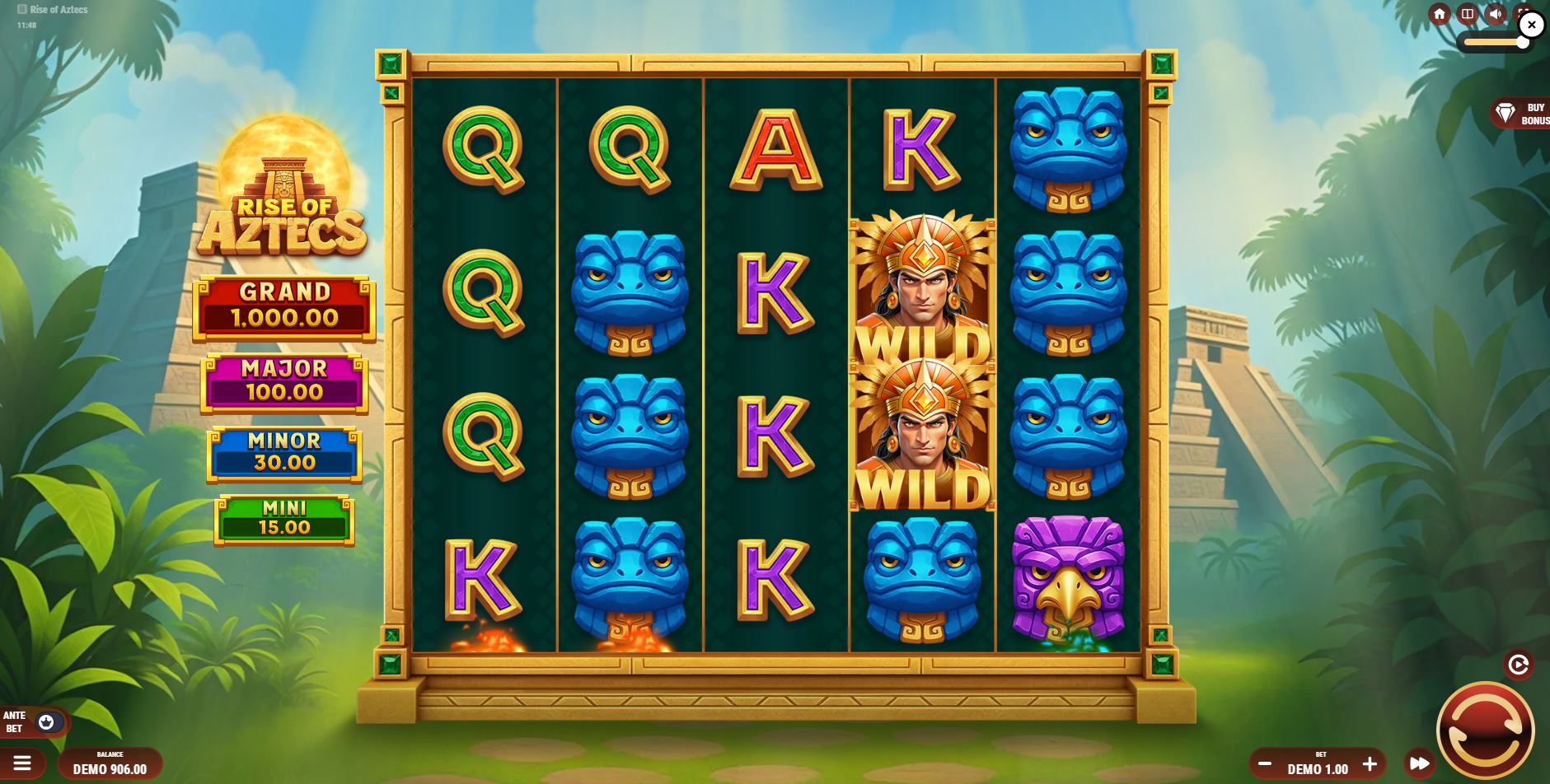This screenshot has height=784, width=1550.
Task: Close the volume popup with the X button
Action: click(1531, 24)
